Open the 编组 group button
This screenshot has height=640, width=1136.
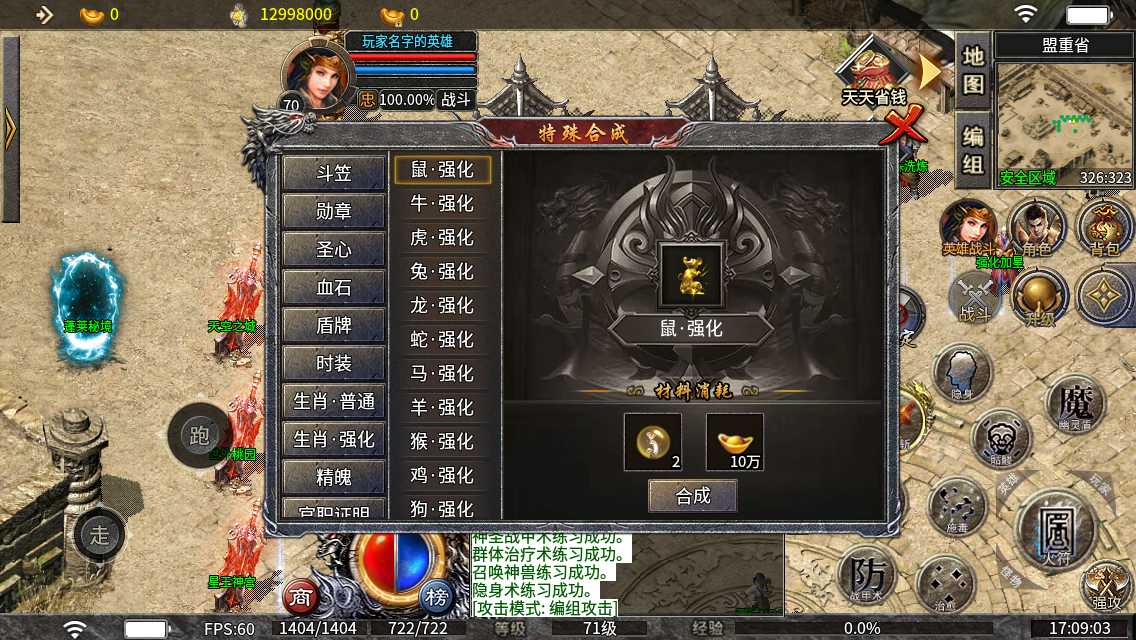tap(973, 150)
